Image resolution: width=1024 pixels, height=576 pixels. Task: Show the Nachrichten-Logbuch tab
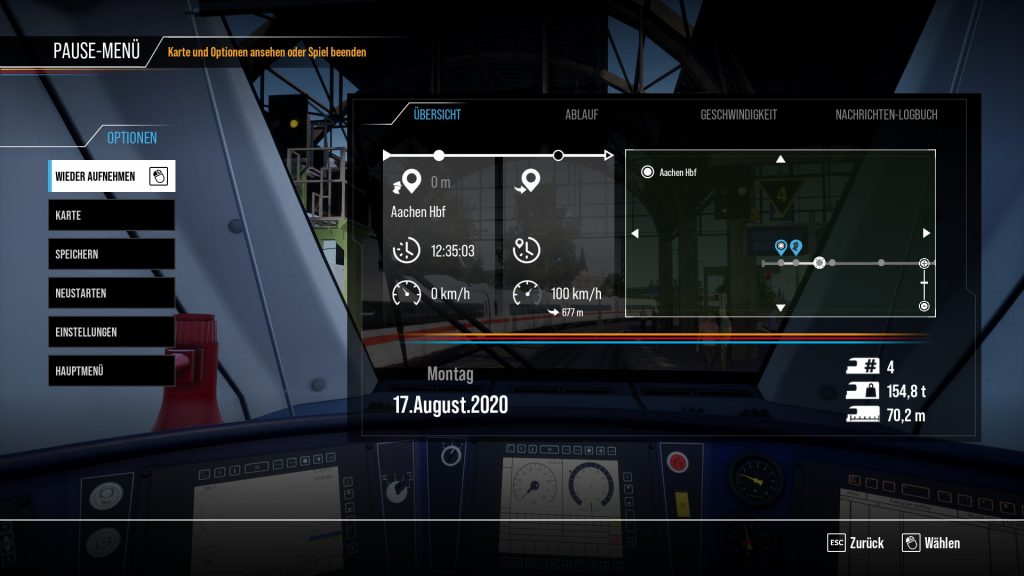[886, 115]
